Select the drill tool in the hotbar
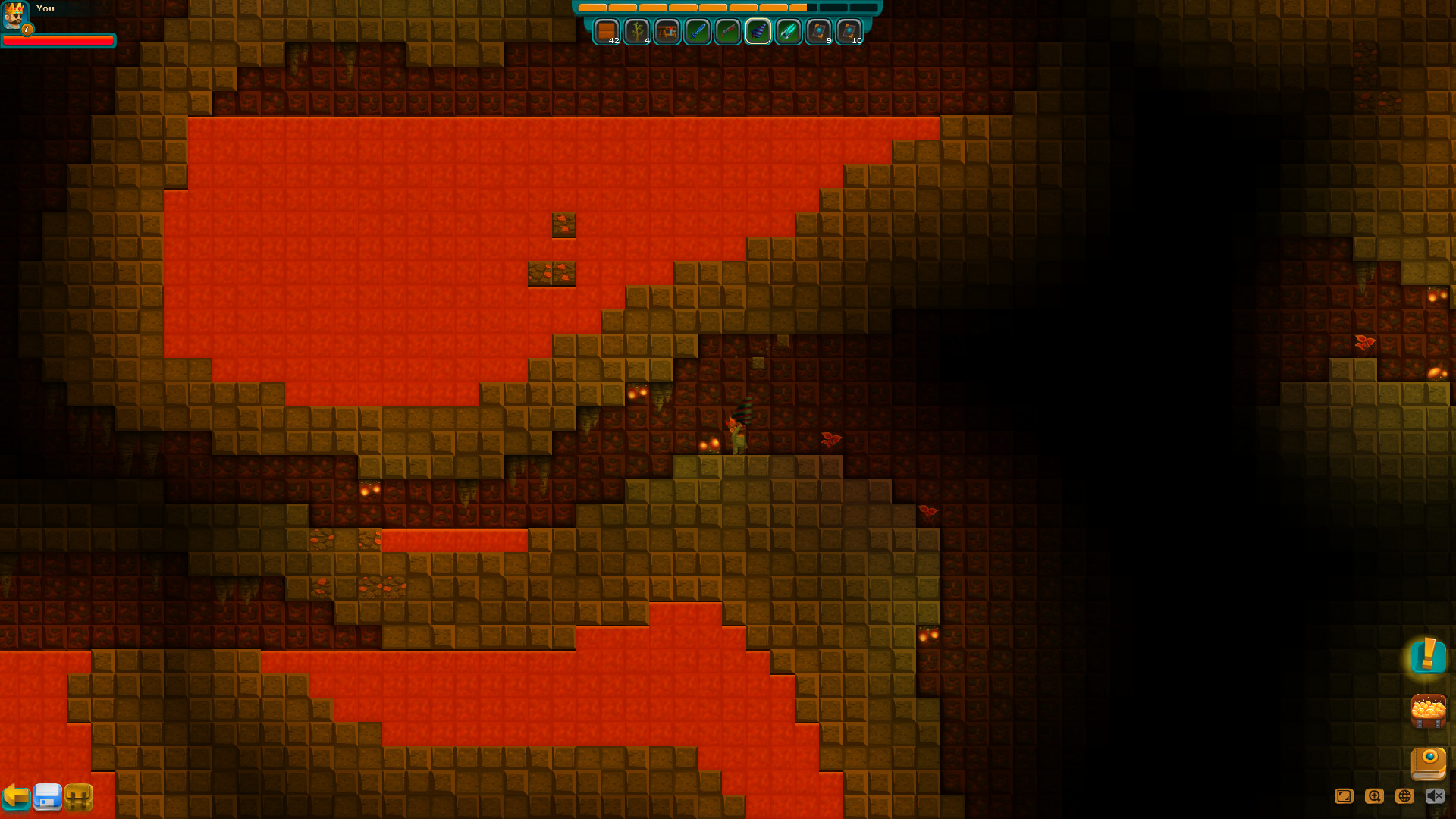 (757, 32)
